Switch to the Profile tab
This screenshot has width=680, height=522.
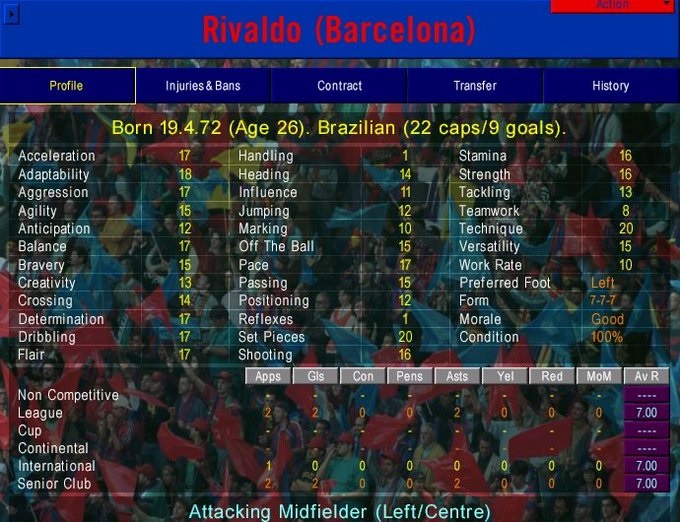pyautogui.click(x=67, y=86)
